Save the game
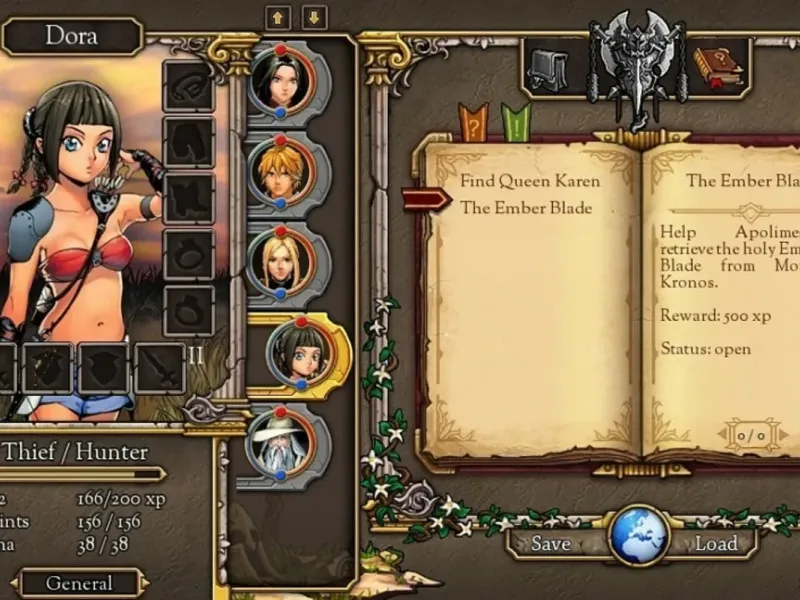 pyautogui.click(x=551, y=544)
